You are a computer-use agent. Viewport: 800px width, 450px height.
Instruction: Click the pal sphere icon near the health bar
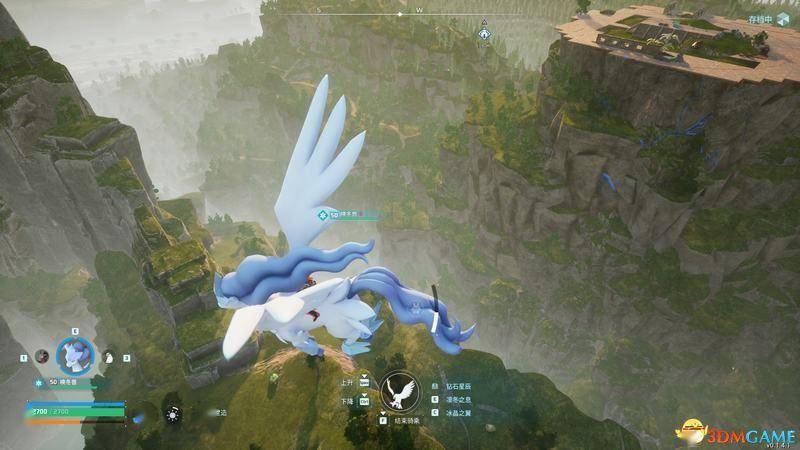pyautogui.click(x=172, y=412)
